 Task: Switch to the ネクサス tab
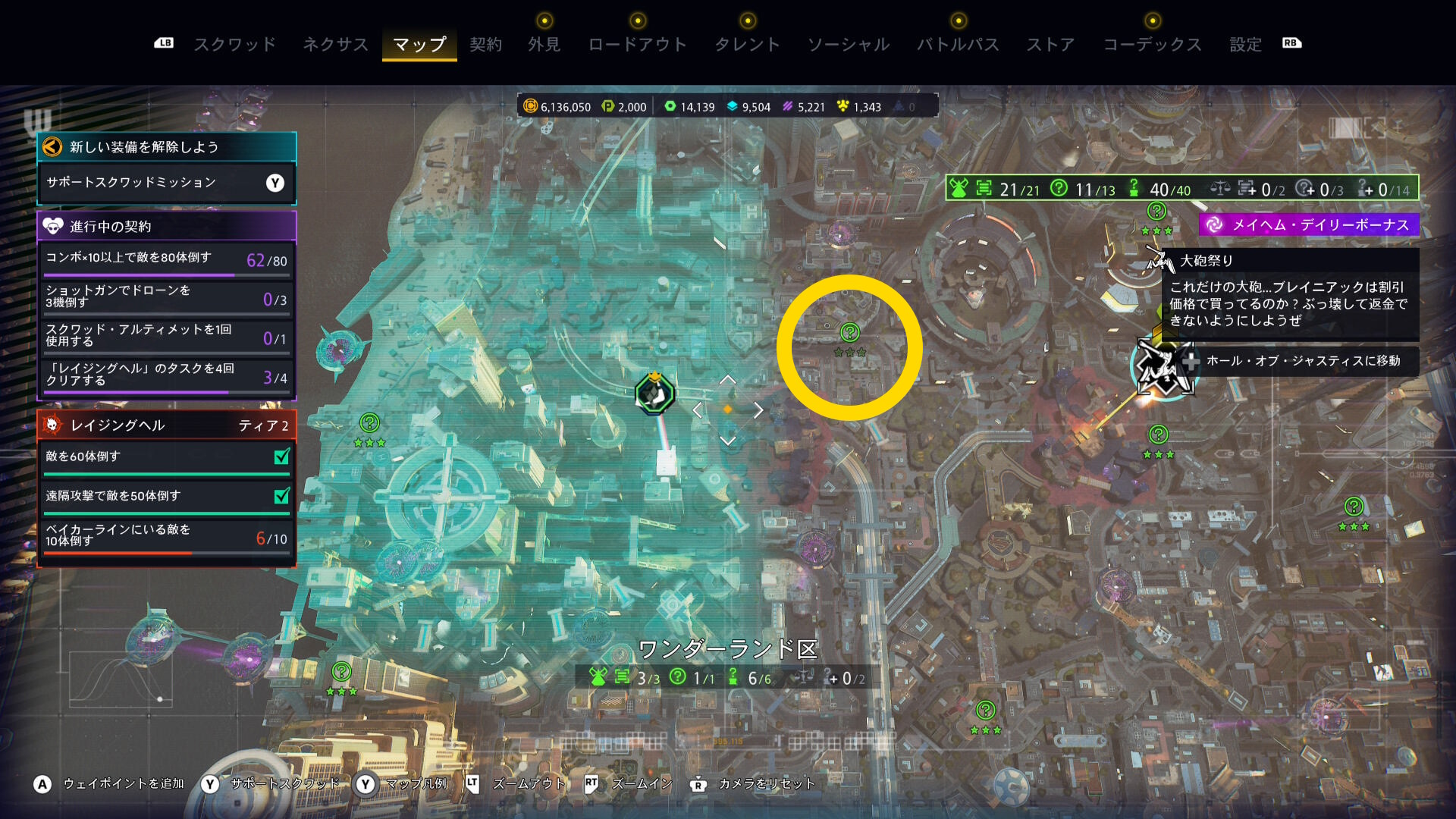335,45
